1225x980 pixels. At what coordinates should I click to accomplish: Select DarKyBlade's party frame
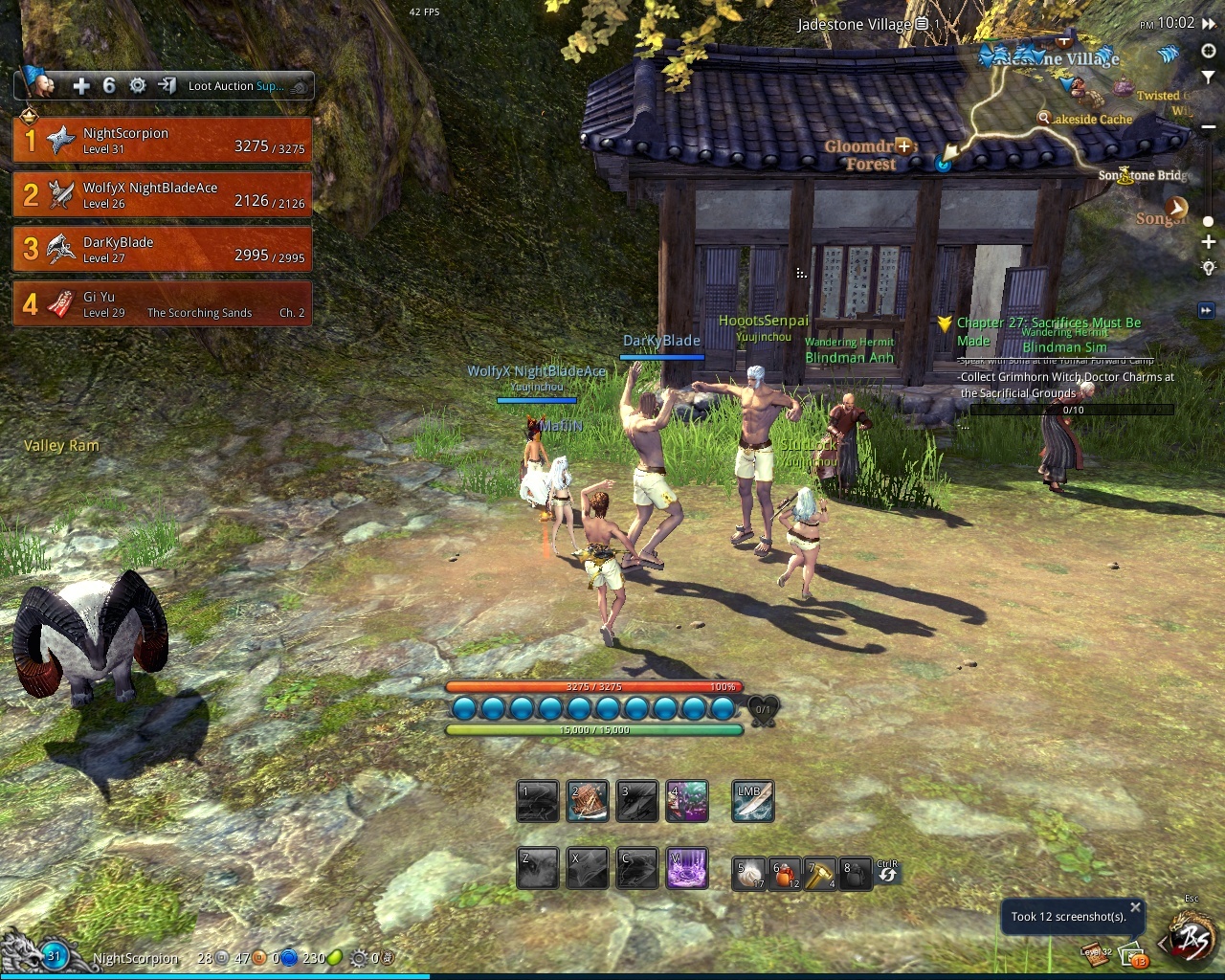[163, 250]
